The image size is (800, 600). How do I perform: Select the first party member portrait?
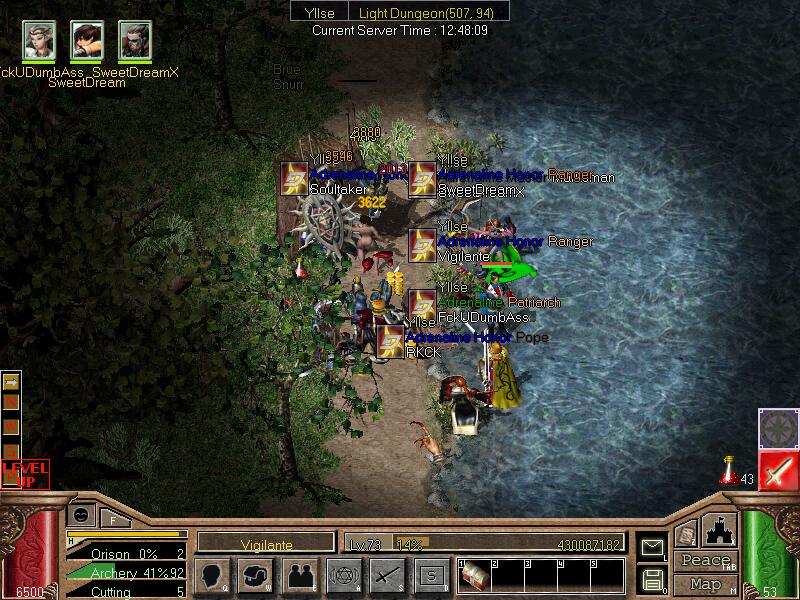pyautogui.click(x=40, y=40)
